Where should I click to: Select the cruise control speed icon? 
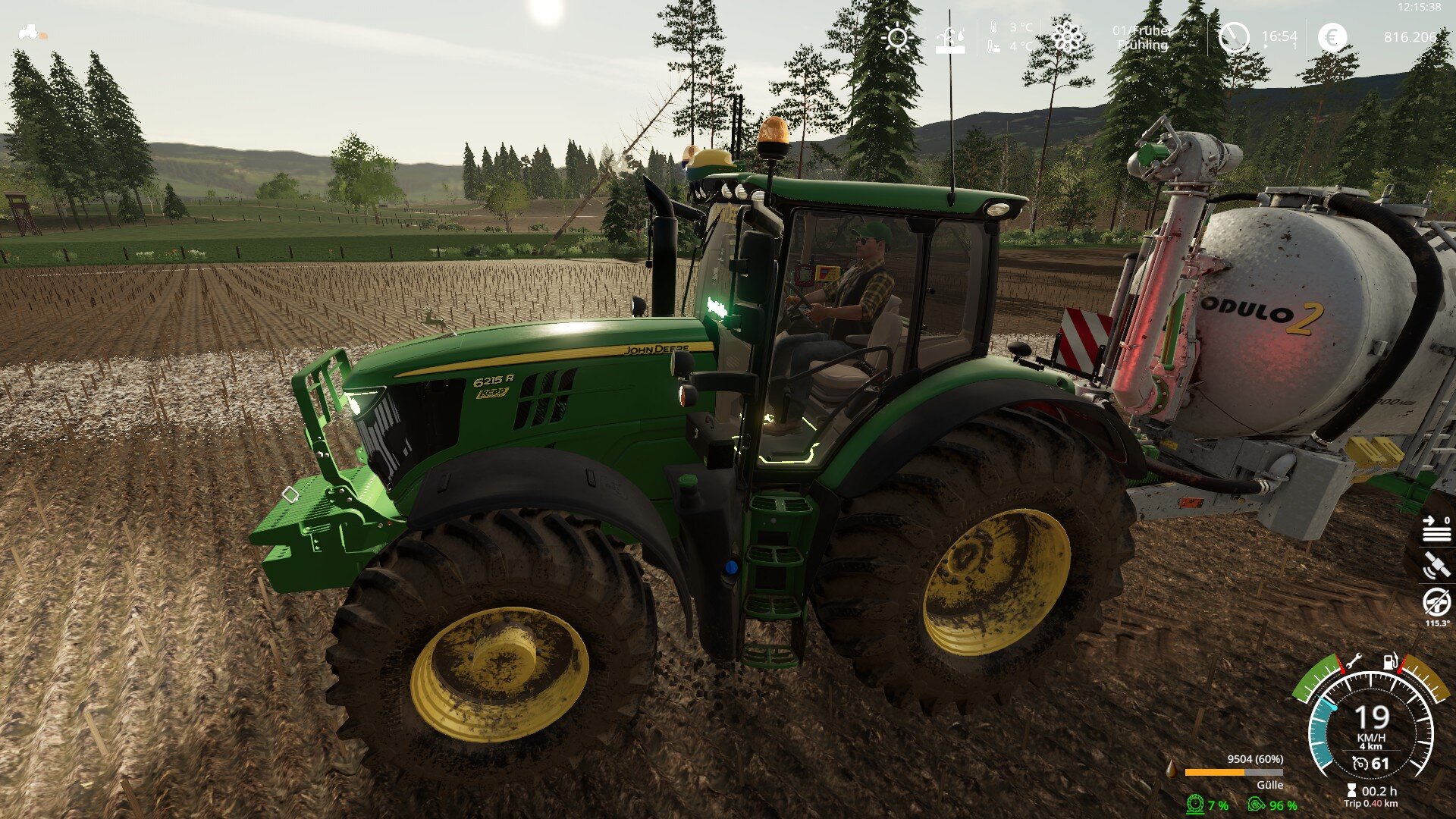(x=1361, y=764)
